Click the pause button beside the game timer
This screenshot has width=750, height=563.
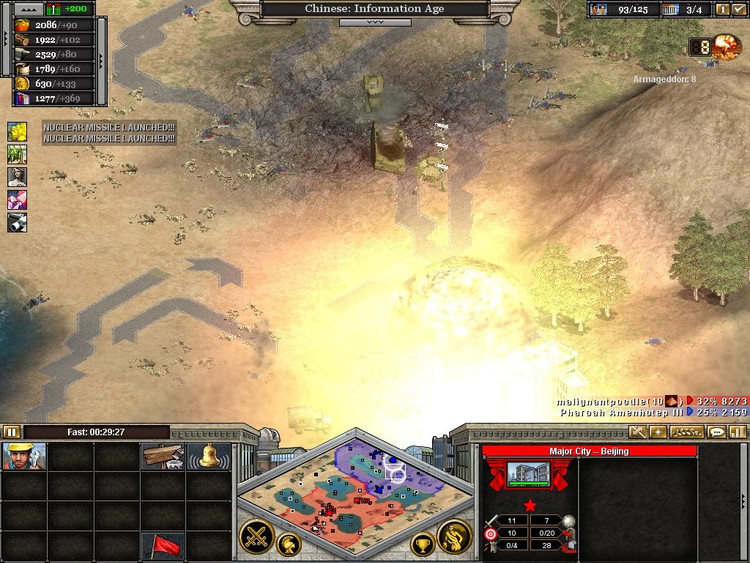click(x=11, y=432)
